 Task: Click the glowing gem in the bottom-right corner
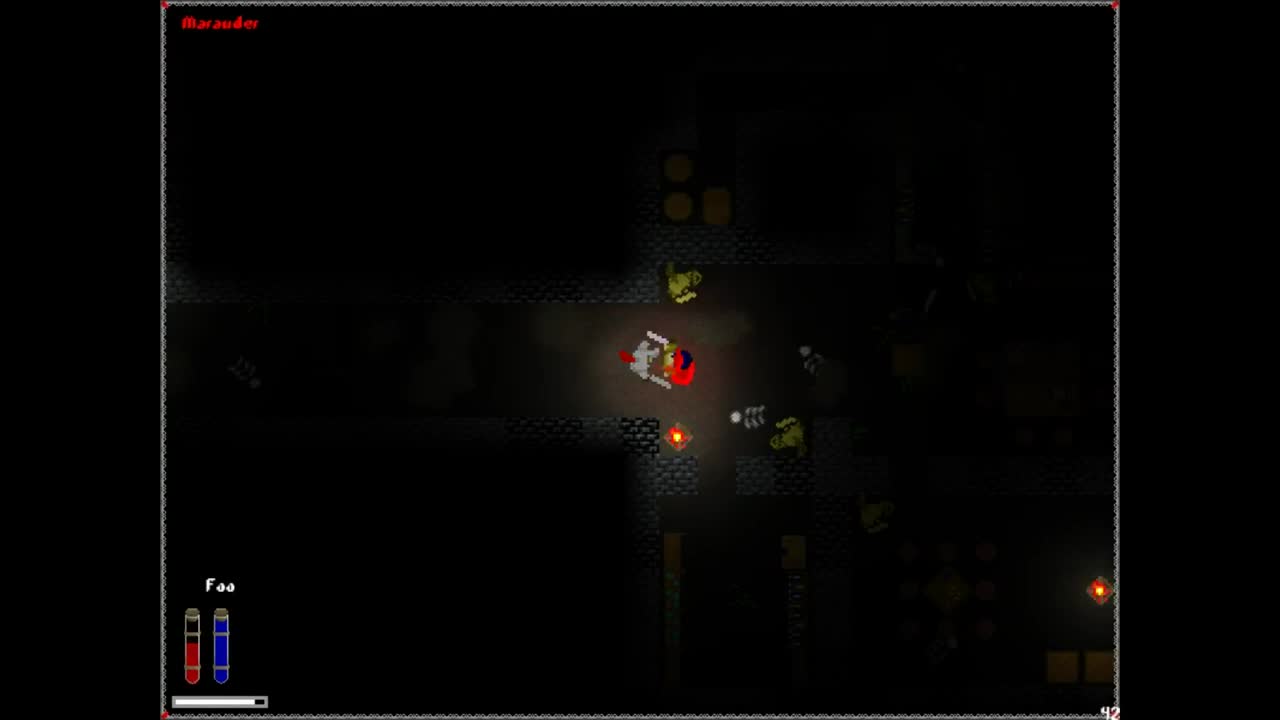pos(1098,591)
